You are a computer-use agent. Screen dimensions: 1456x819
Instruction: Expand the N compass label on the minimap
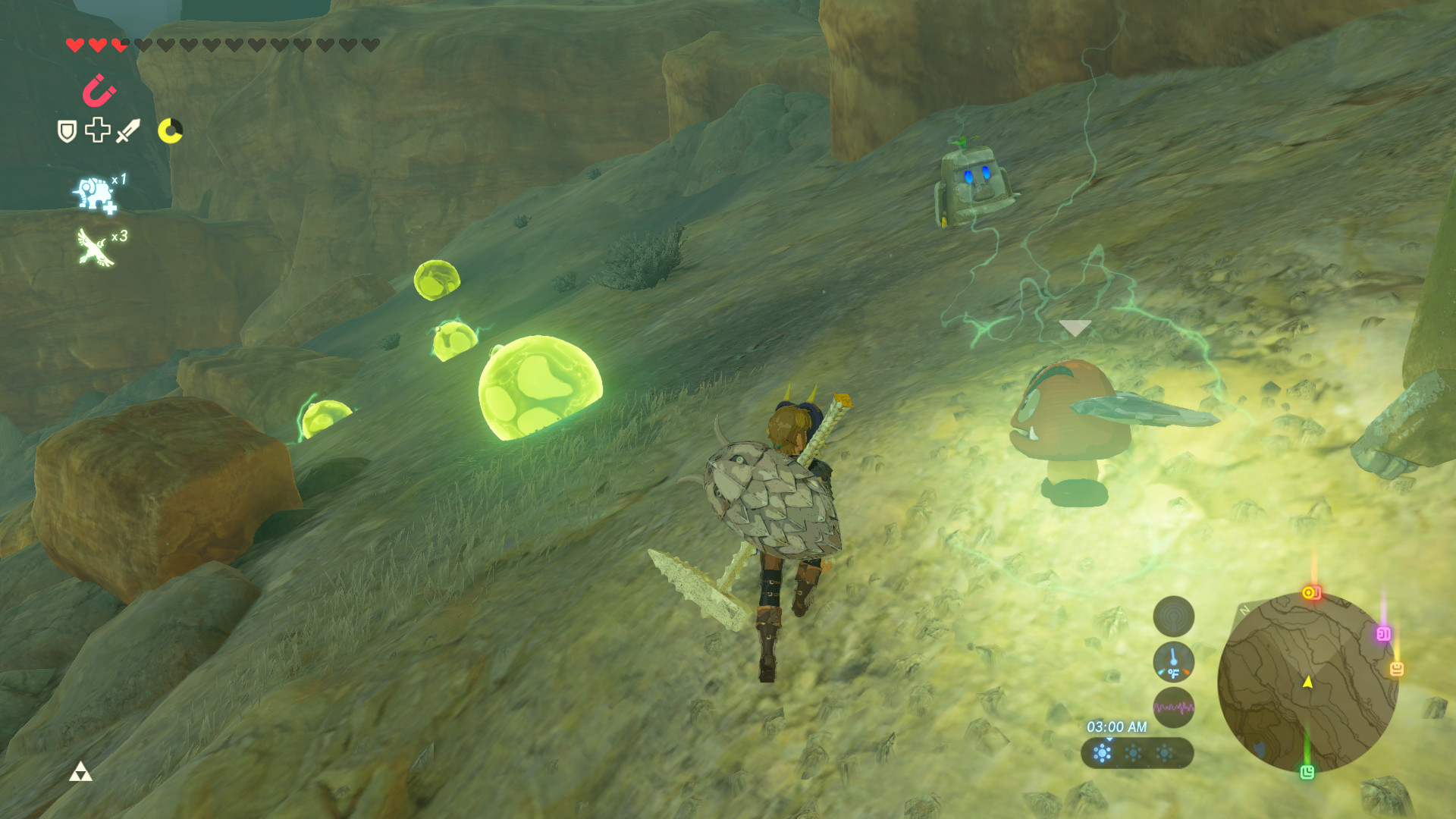pos(1244,610)
